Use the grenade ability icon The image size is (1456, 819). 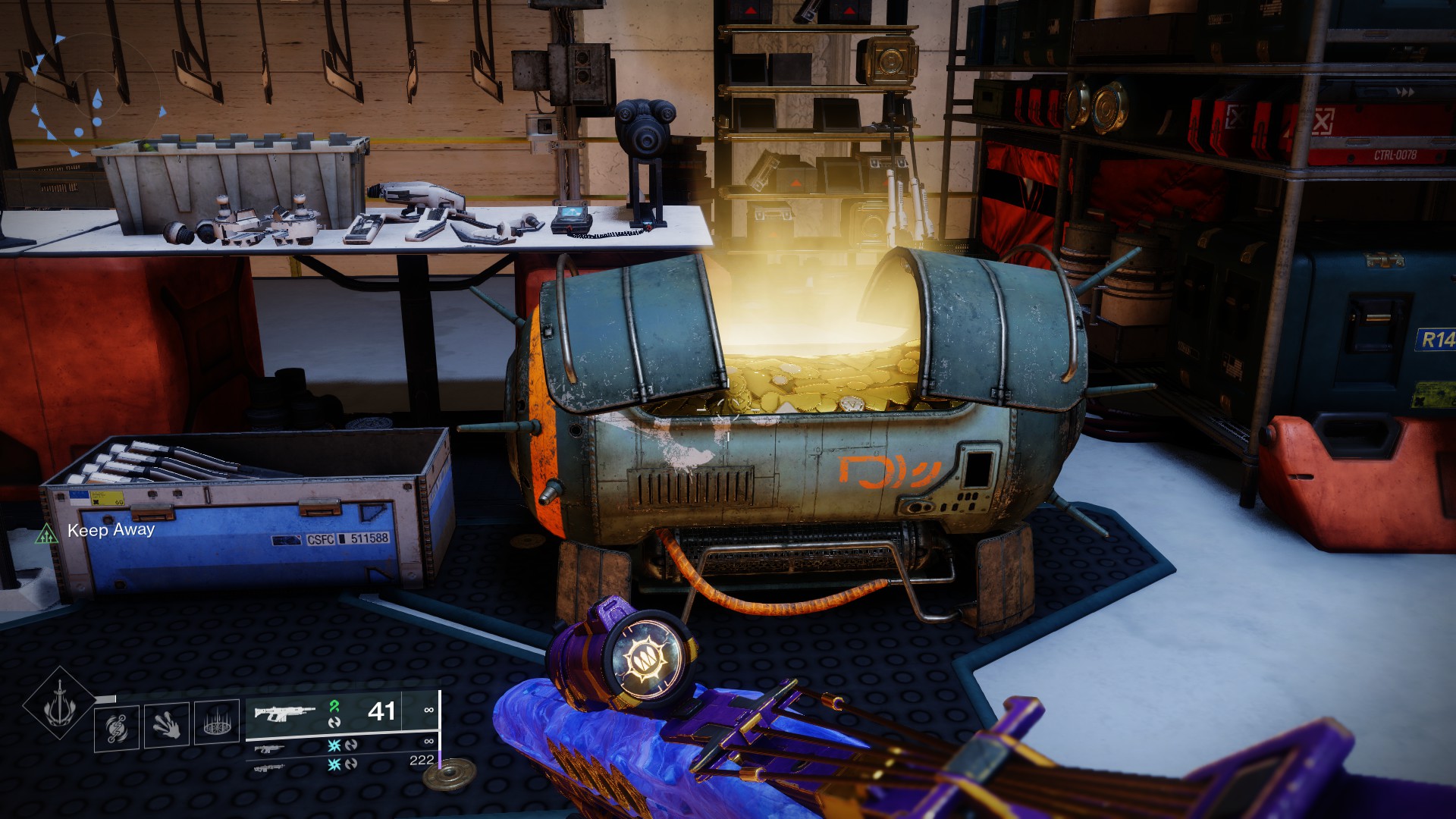pos(116,726)
